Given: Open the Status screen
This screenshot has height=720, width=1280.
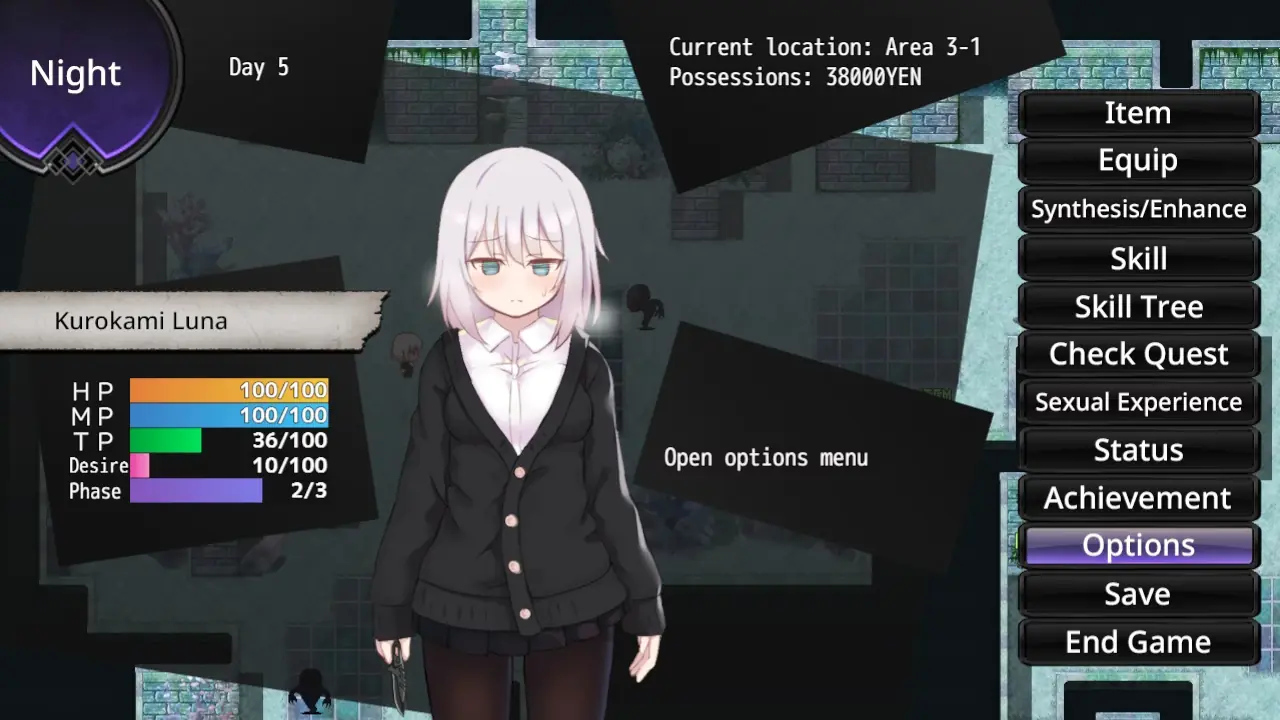Looking at the screenshot, I should 1138,450.
